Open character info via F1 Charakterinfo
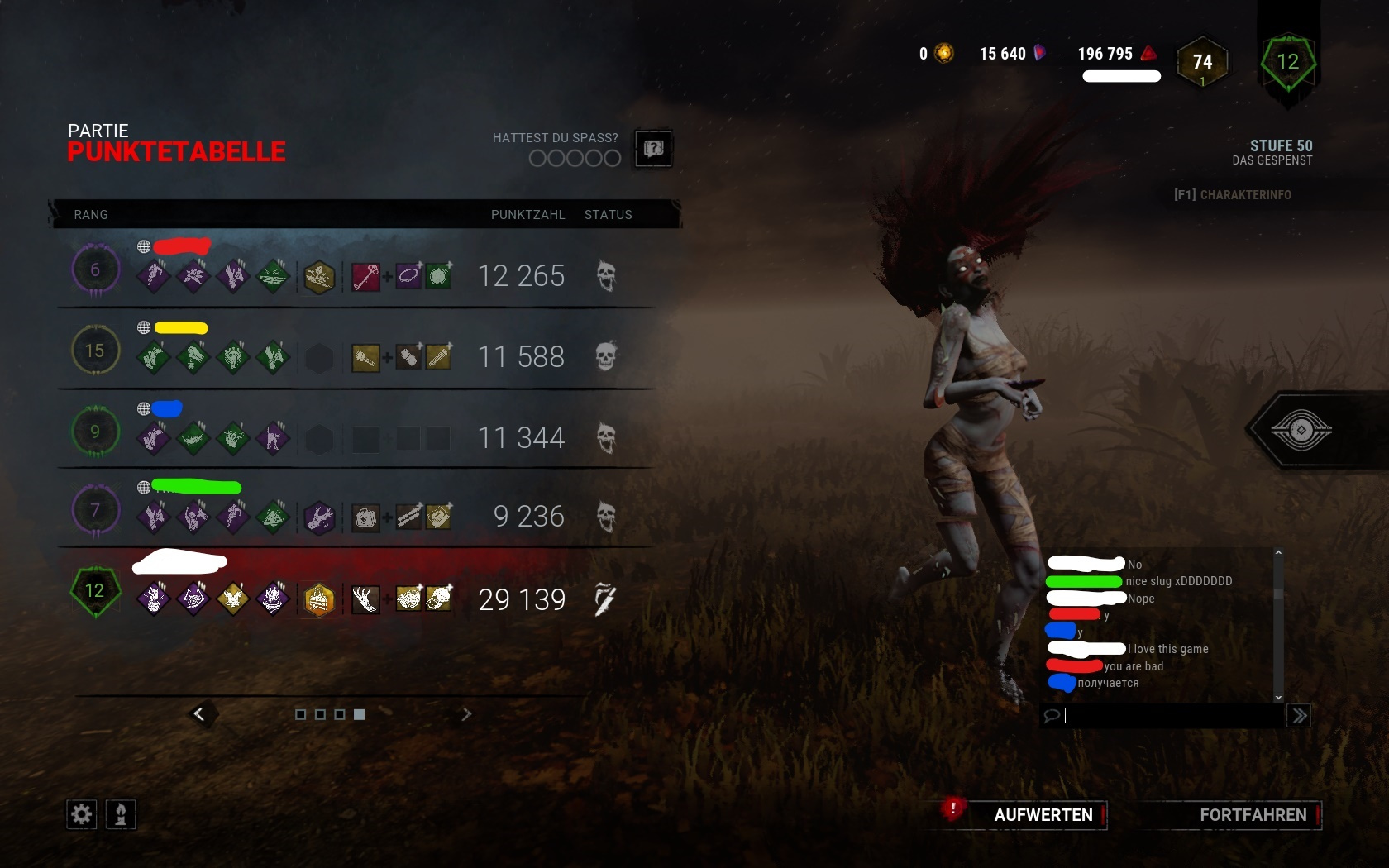The image size is (1389, 868). [x=1234, y=195]
